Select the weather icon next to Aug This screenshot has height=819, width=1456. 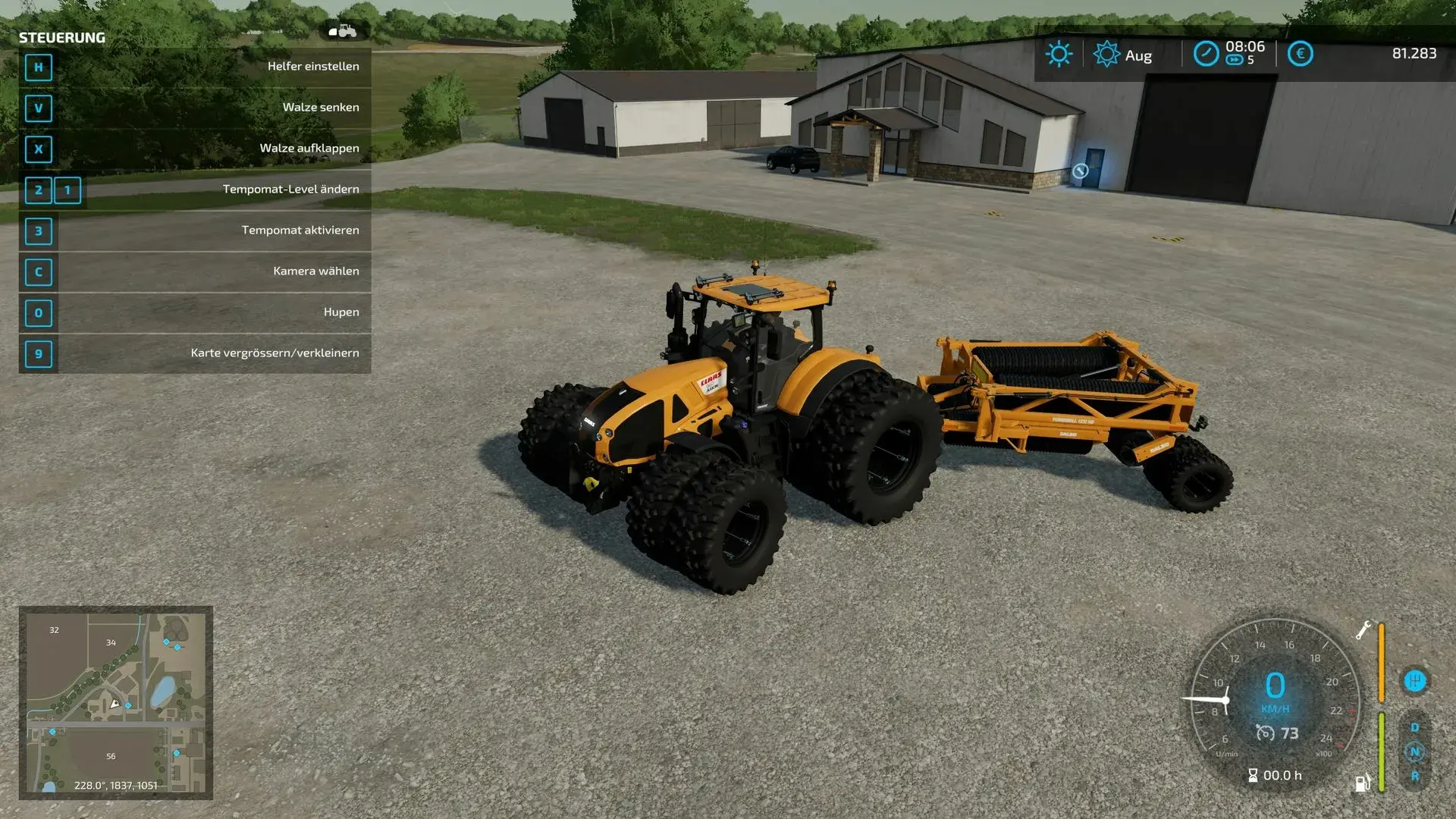click(1106, 54)
